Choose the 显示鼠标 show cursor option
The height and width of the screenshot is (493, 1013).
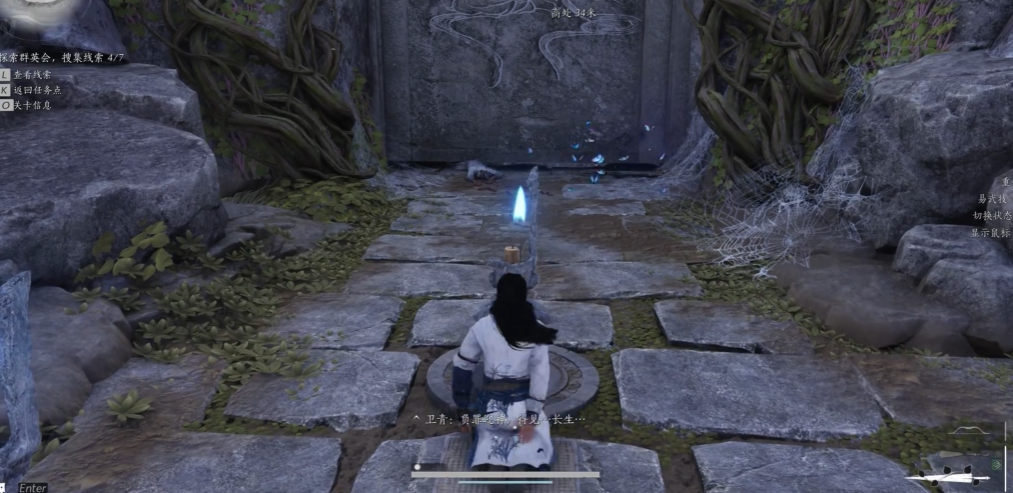991,232
